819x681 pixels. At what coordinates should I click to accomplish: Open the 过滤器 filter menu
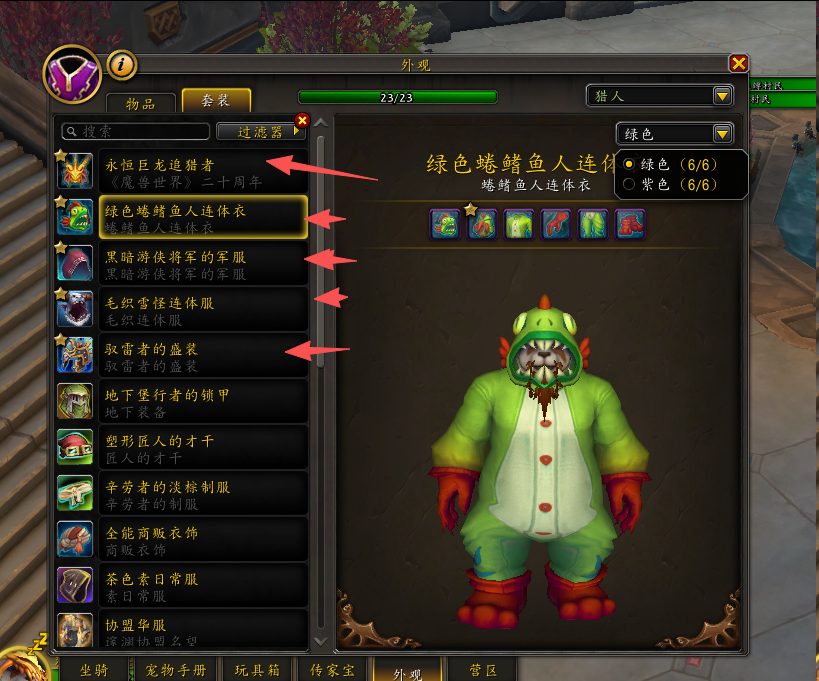pos(259,131)
